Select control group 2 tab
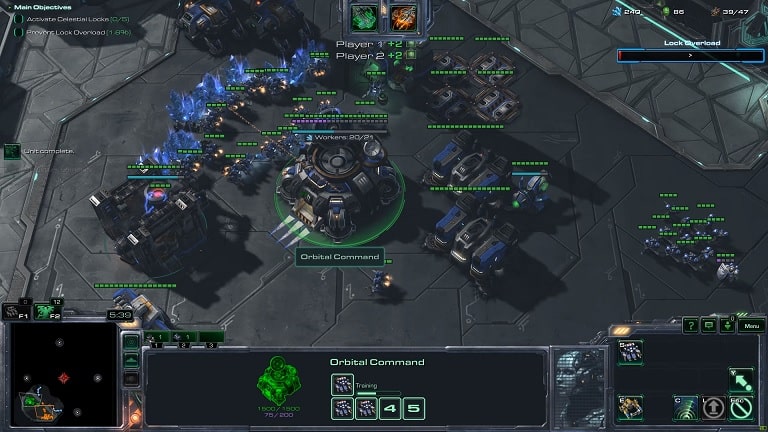The image size is (768, 432). point(183,338)
